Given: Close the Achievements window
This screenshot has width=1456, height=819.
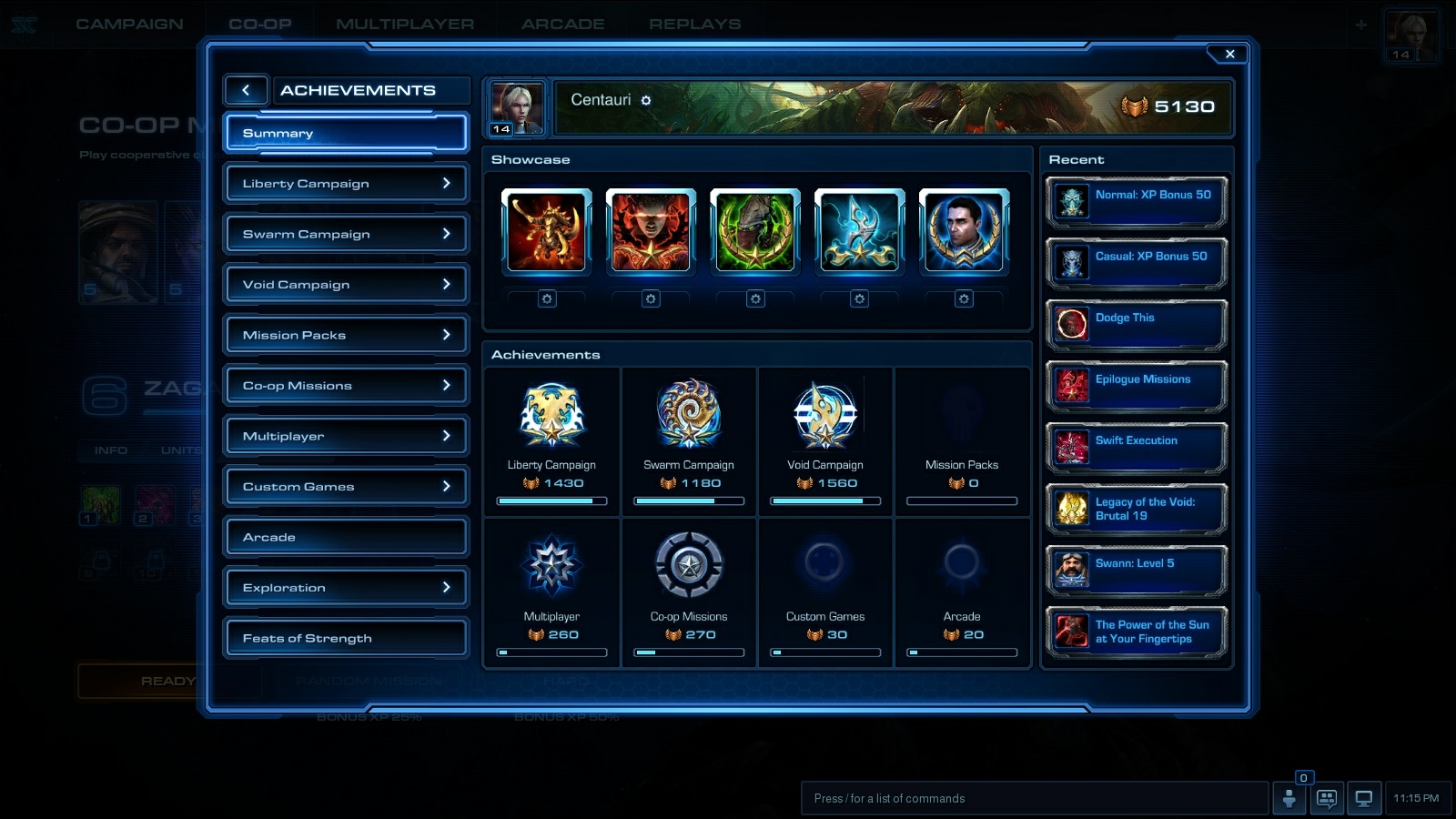Looking at the screenshot, I should click(x=1229, y=55).
